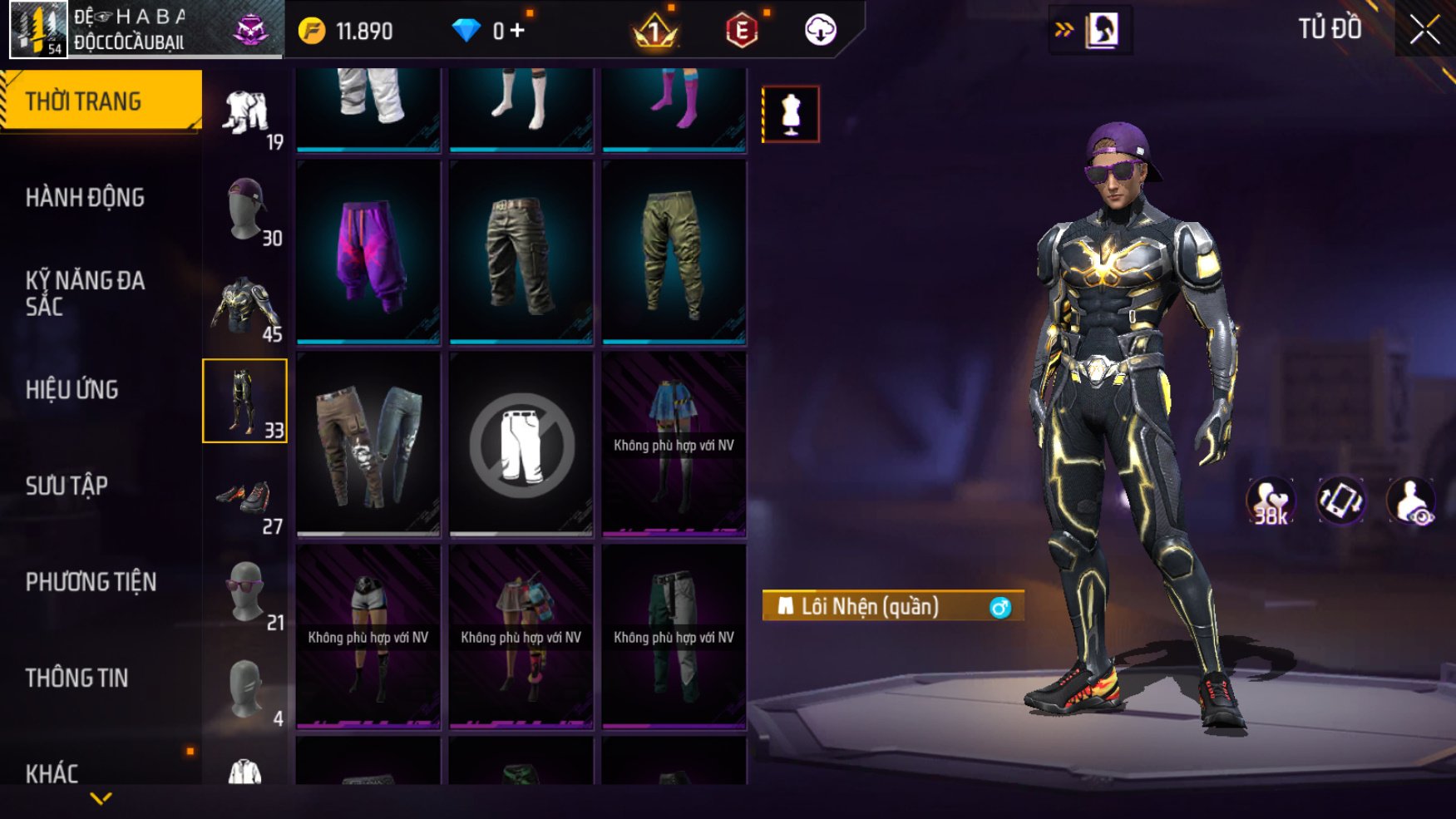Add diamonds with the plus button
1456x819 pixels.
[x=518, y=31]
